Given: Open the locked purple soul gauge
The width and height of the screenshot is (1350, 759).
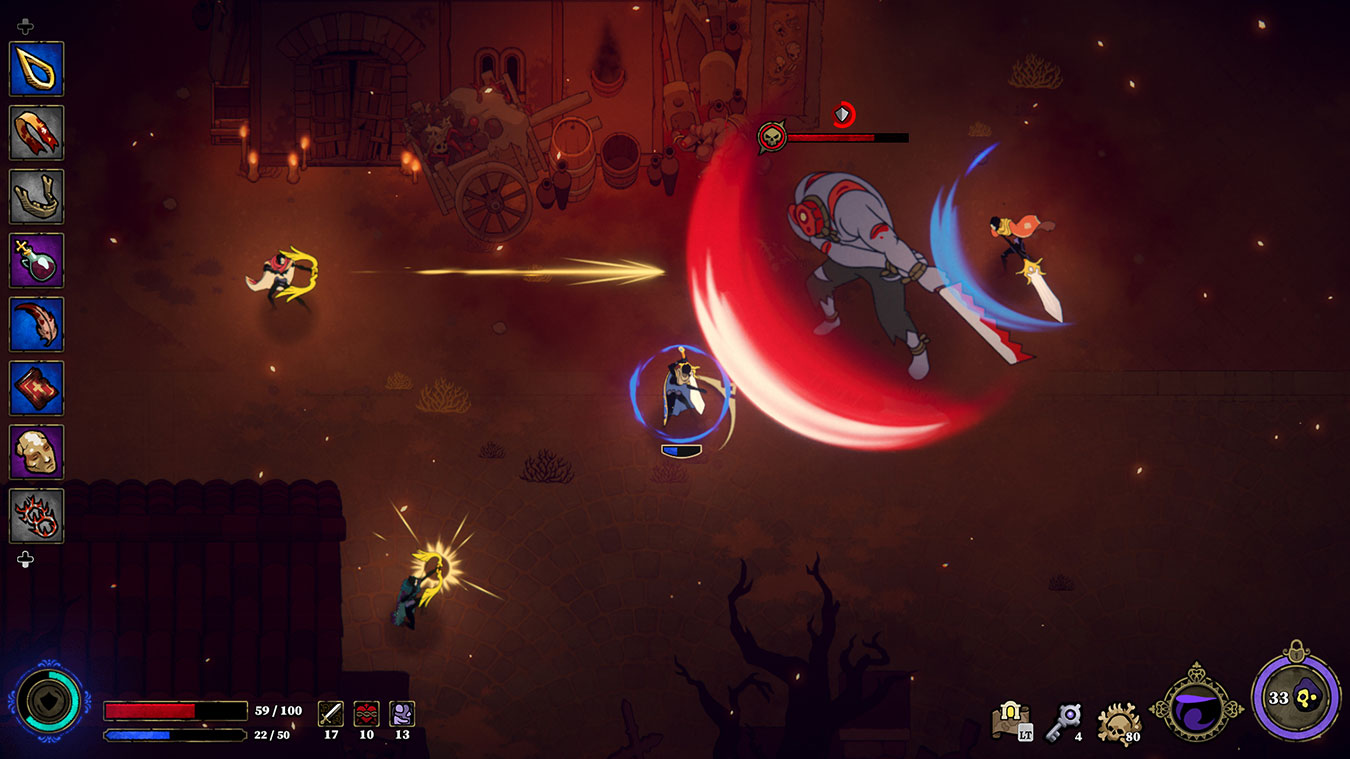Looking at the screenshot, I should coord(1296,698).
